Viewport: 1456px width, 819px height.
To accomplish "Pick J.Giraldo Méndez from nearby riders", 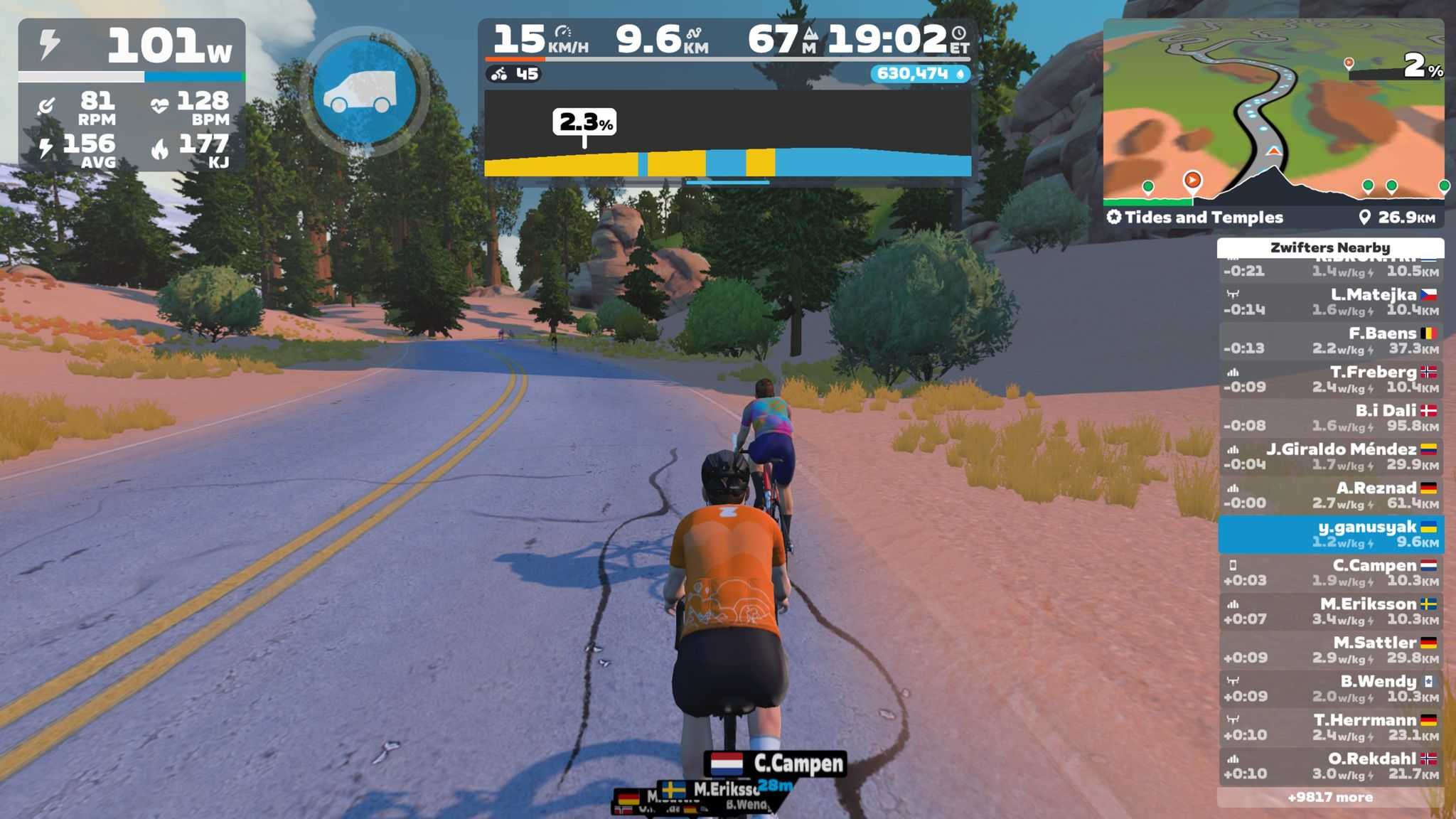I will [x=1330, y=456].
